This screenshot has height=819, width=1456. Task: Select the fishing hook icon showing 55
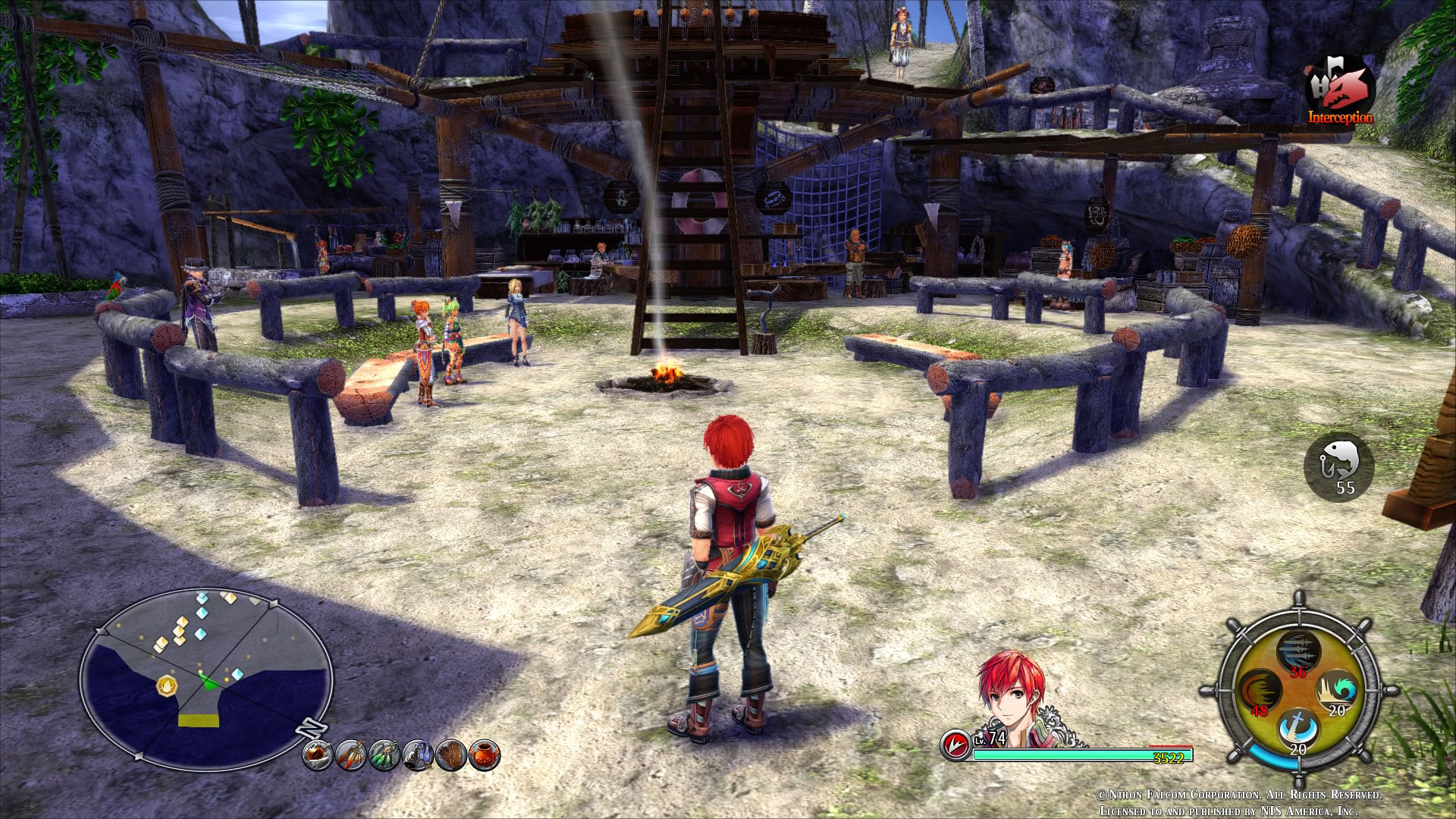click(x=1339, y=465)
